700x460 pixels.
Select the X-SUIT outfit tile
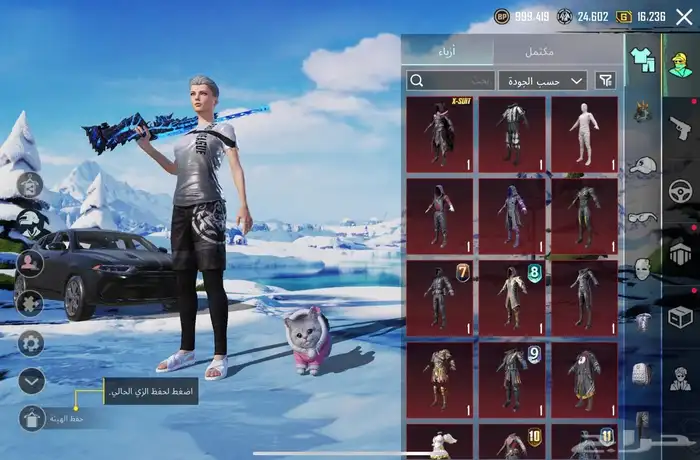click(440, 132)
